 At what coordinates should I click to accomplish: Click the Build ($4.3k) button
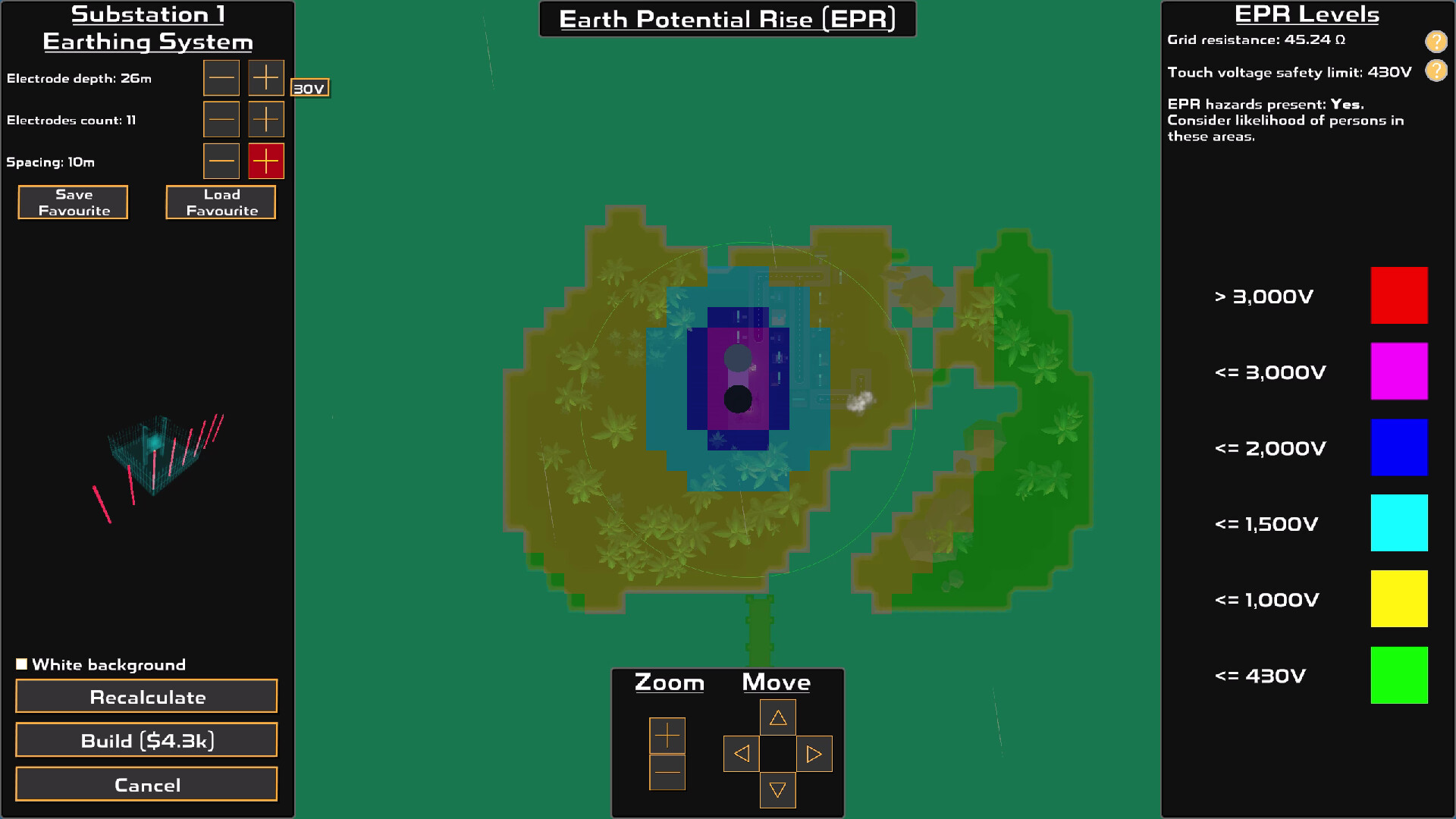pyautogui.click(x=146, y=740)
